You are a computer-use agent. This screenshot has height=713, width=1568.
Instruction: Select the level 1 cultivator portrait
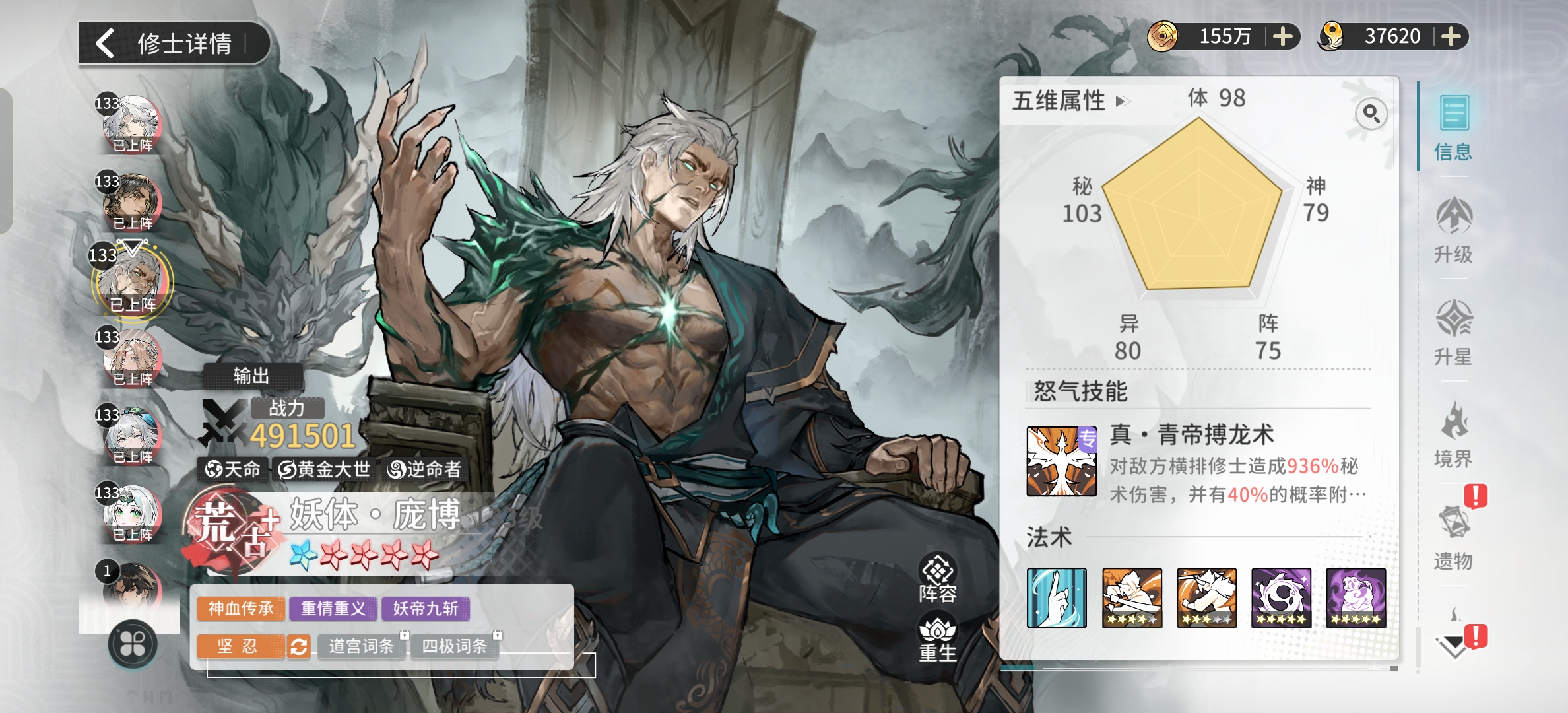pos(131,588)
